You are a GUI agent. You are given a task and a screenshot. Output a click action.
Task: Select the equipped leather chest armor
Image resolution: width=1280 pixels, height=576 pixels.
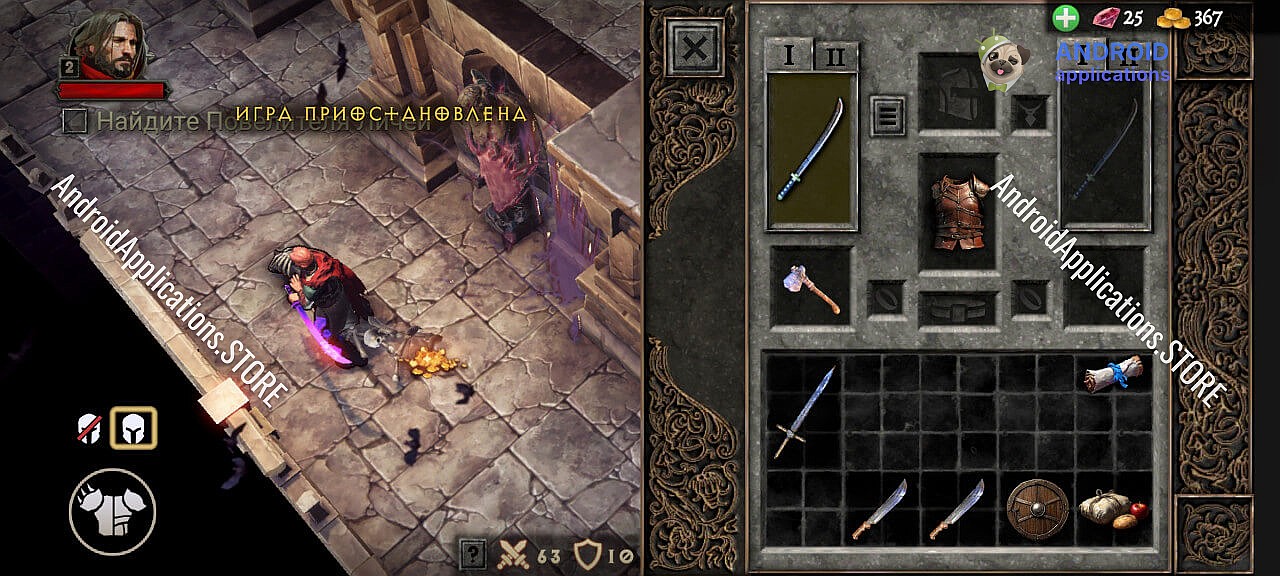957,212
